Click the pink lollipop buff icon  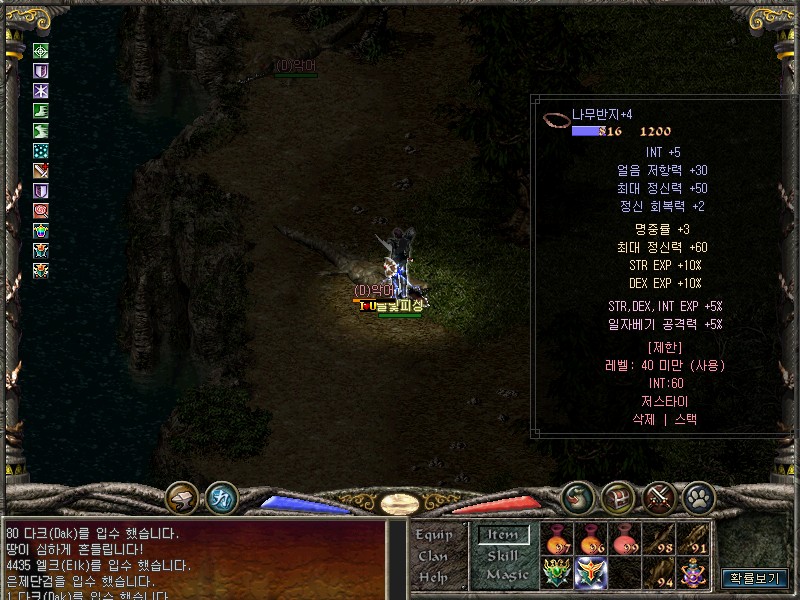[41, 210]
